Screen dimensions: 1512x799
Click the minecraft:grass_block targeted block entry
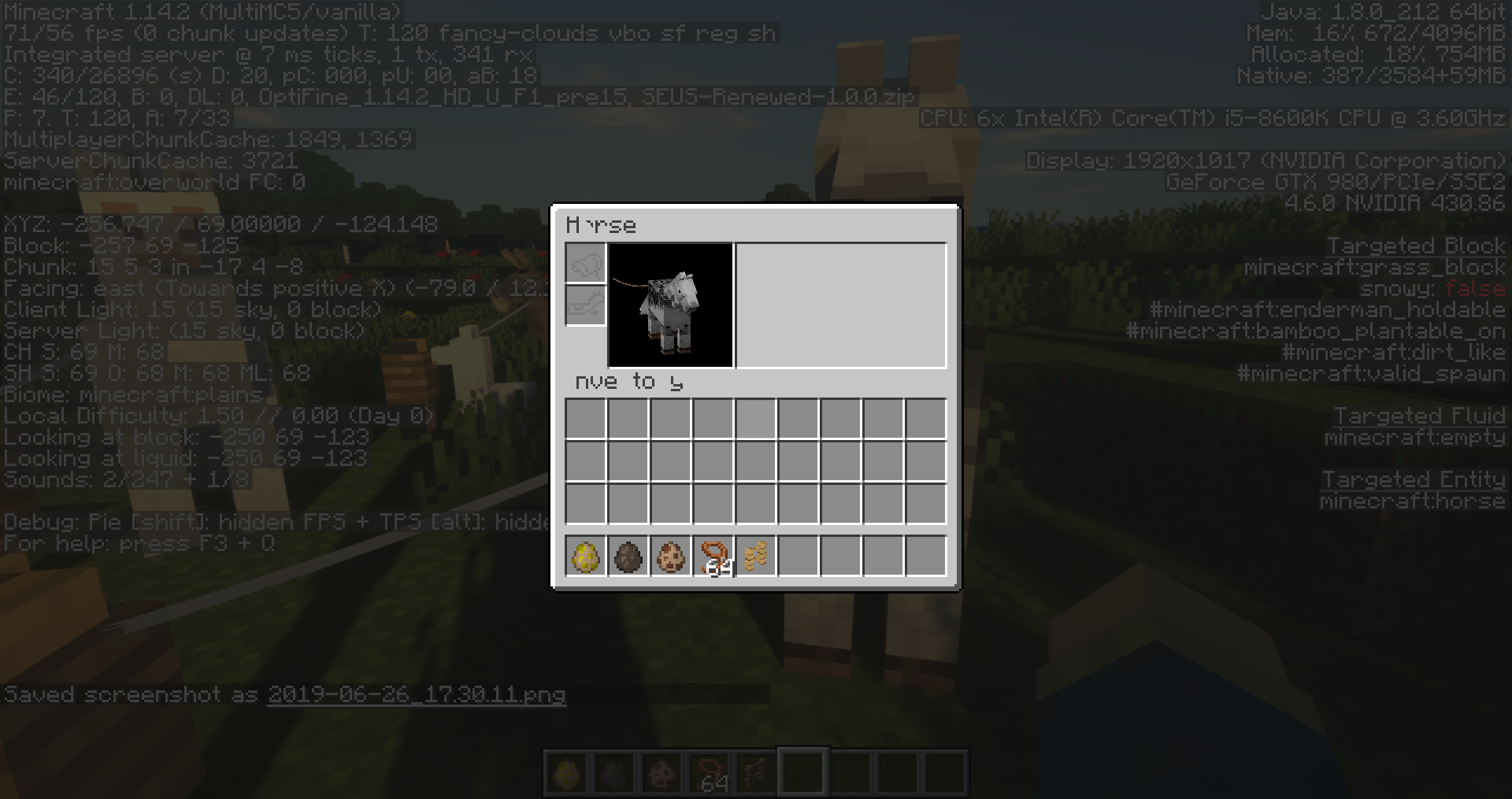click(1377, 268)
